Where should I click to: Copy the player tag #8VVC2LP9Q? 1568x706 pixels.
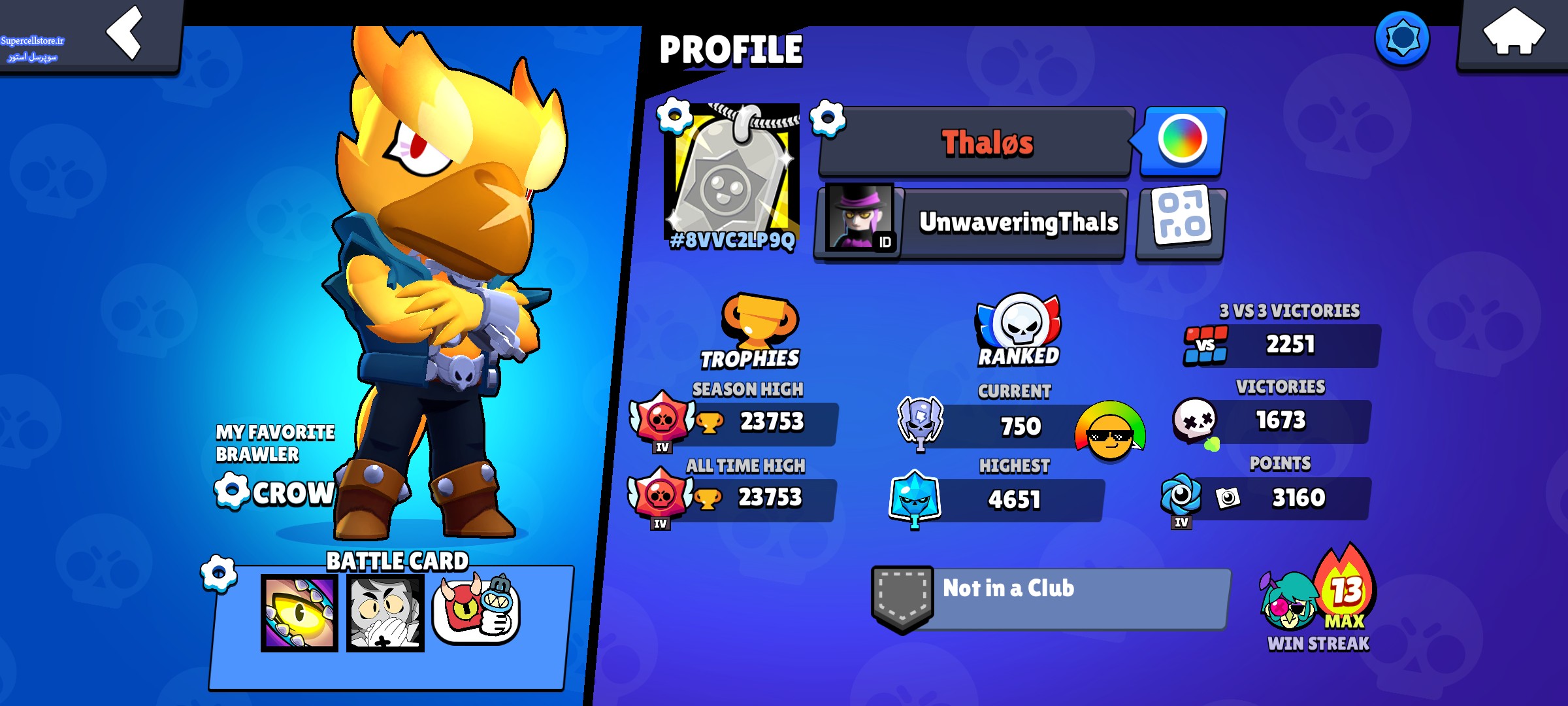point(732,241)
